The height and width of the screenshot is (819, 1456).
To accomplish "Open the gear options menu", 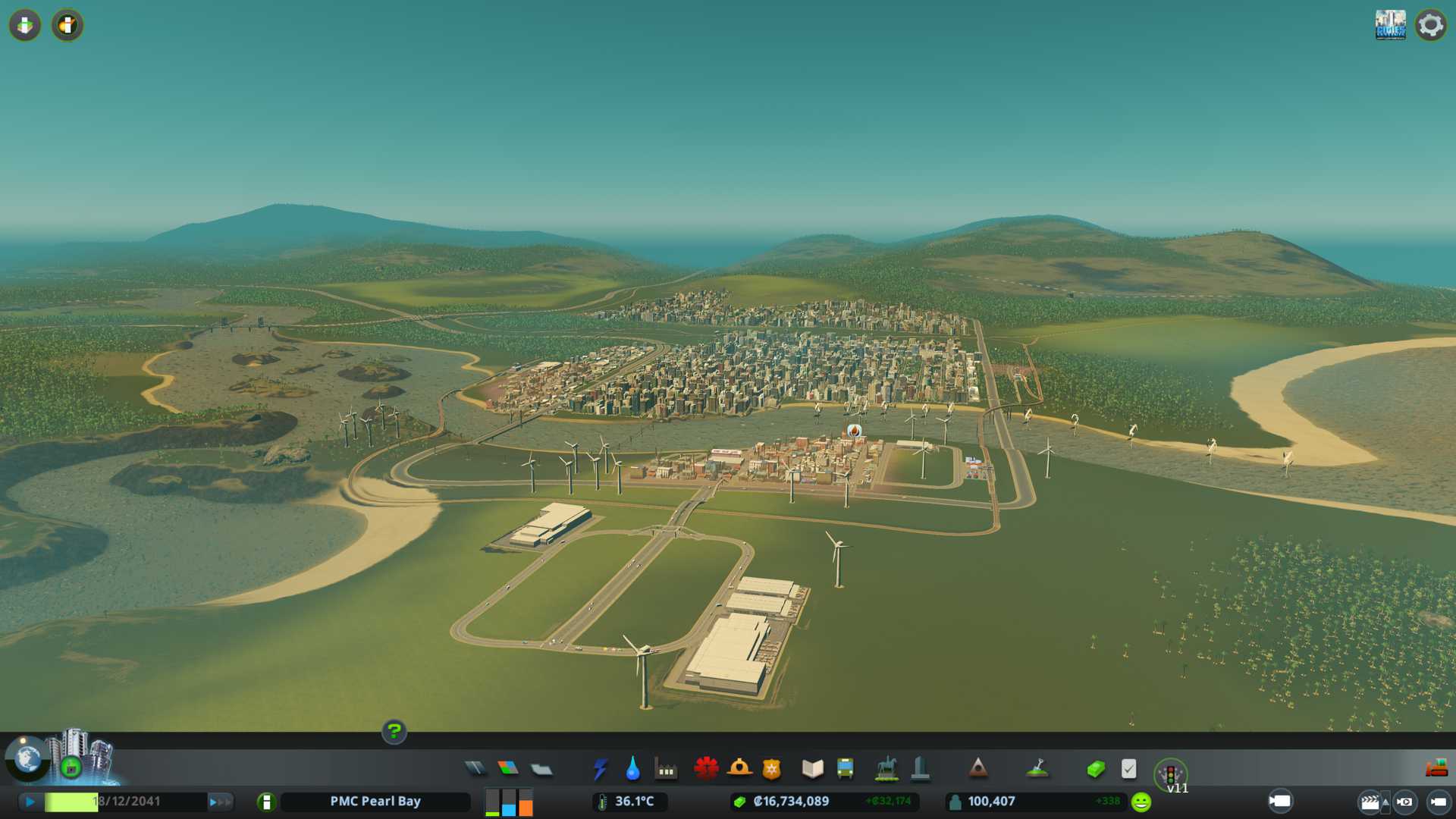I will pyautogui.click(x=1430, y=25).
